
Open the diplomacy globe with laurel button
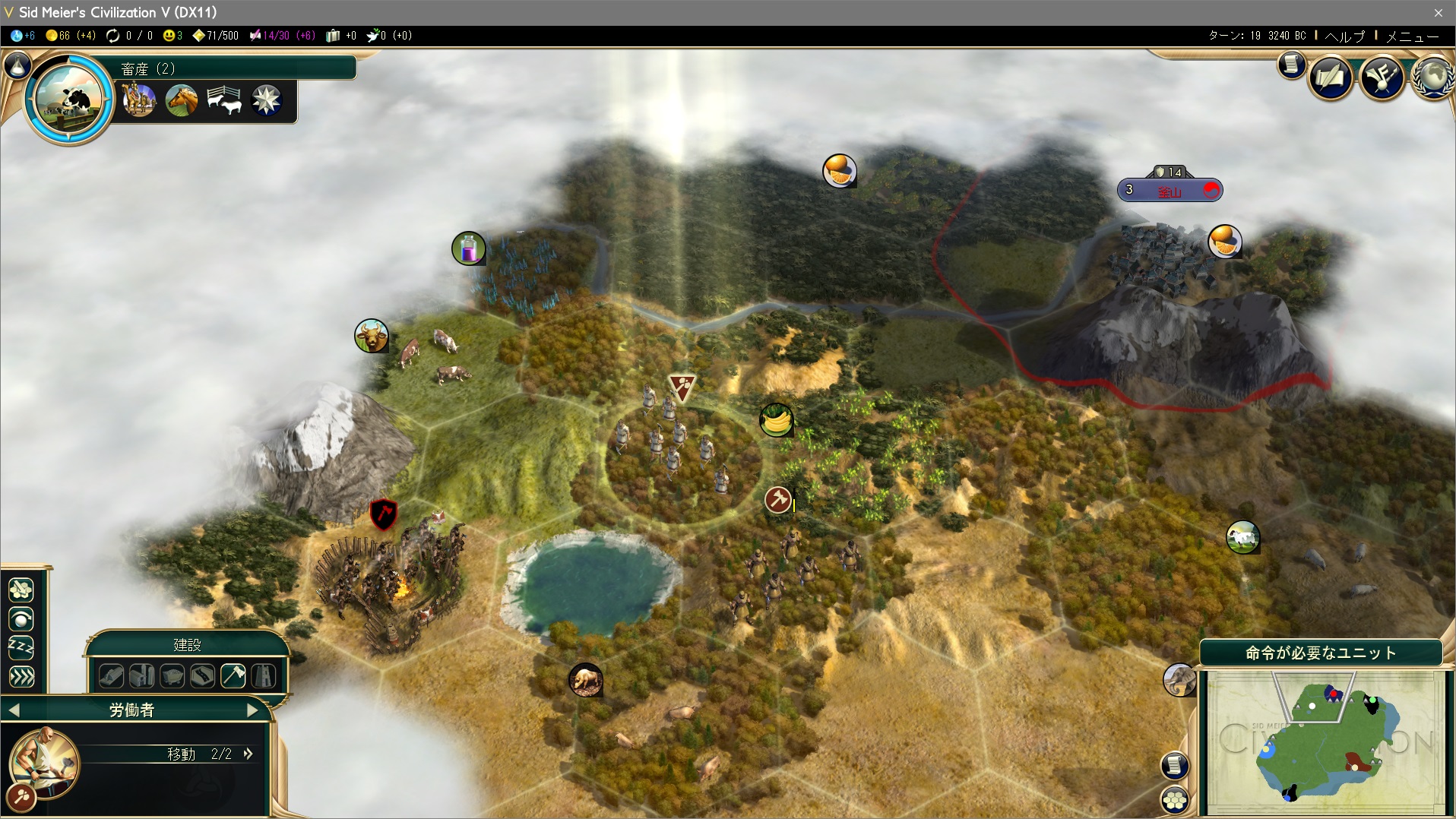point(1432,77)
